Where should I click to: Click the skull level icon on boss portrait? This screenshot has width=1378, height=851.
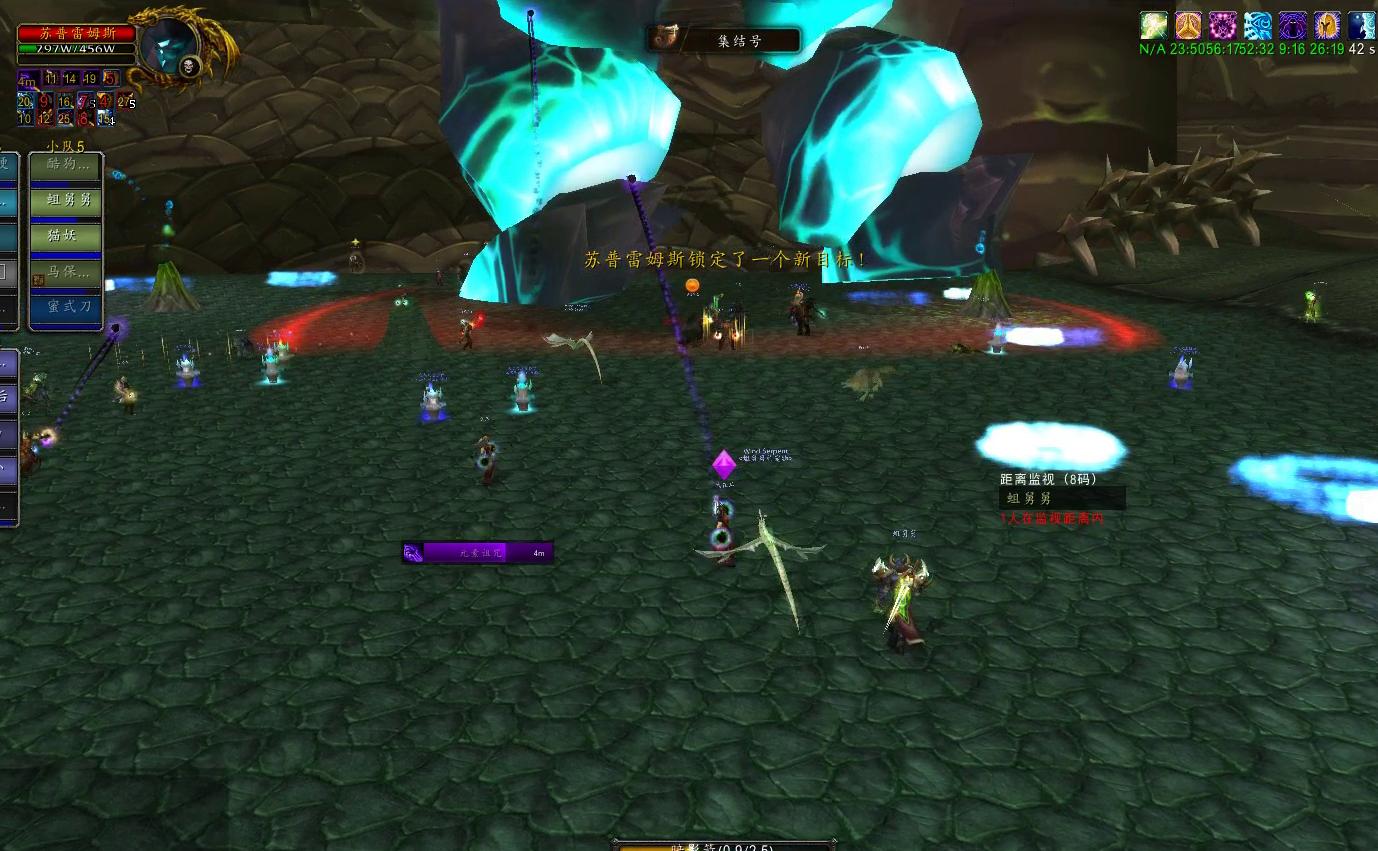click(189, 67)
